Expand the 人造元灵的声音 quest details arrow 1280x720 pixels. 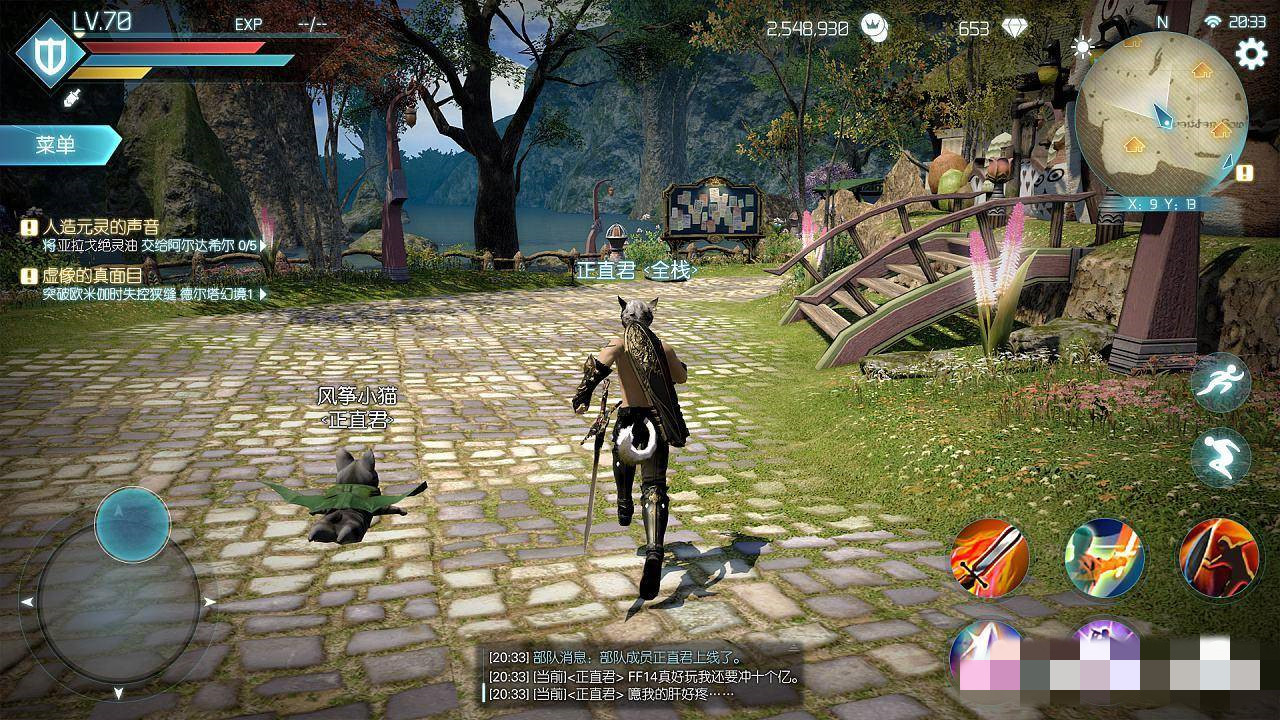(x=263, y=244)
